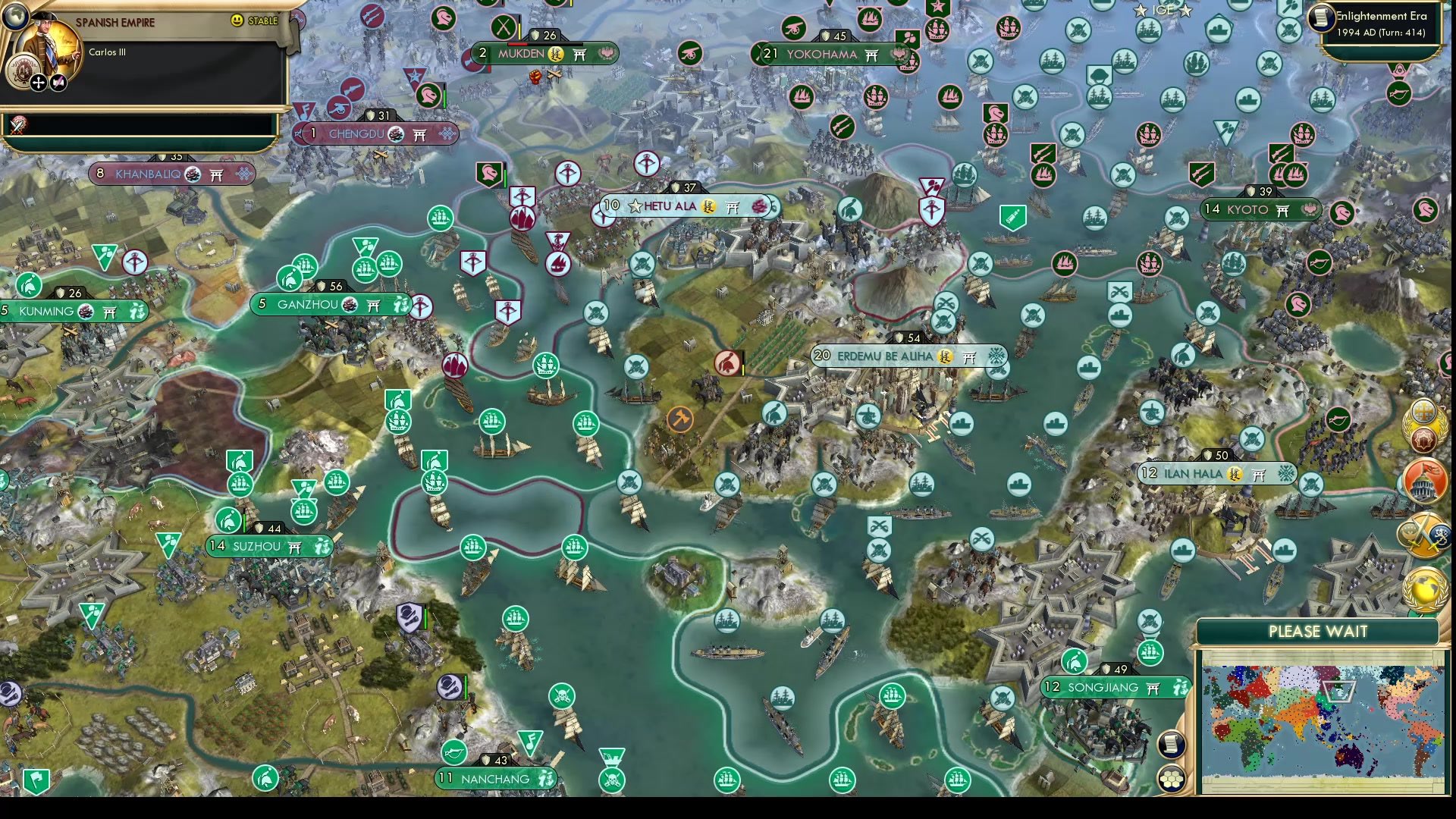The image size is (1456, 819).
Task: Select the Carlos III leader portrait
Action: point(47,44)
